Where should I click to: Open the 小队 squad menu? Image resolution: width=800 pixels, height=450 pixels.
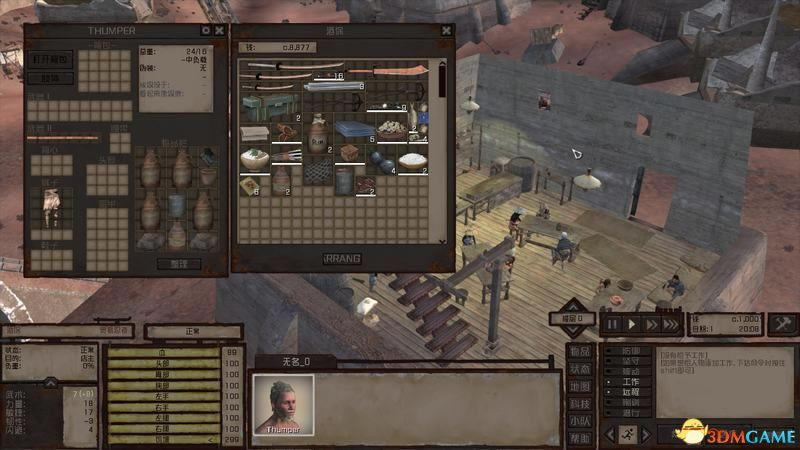[580, 421]
